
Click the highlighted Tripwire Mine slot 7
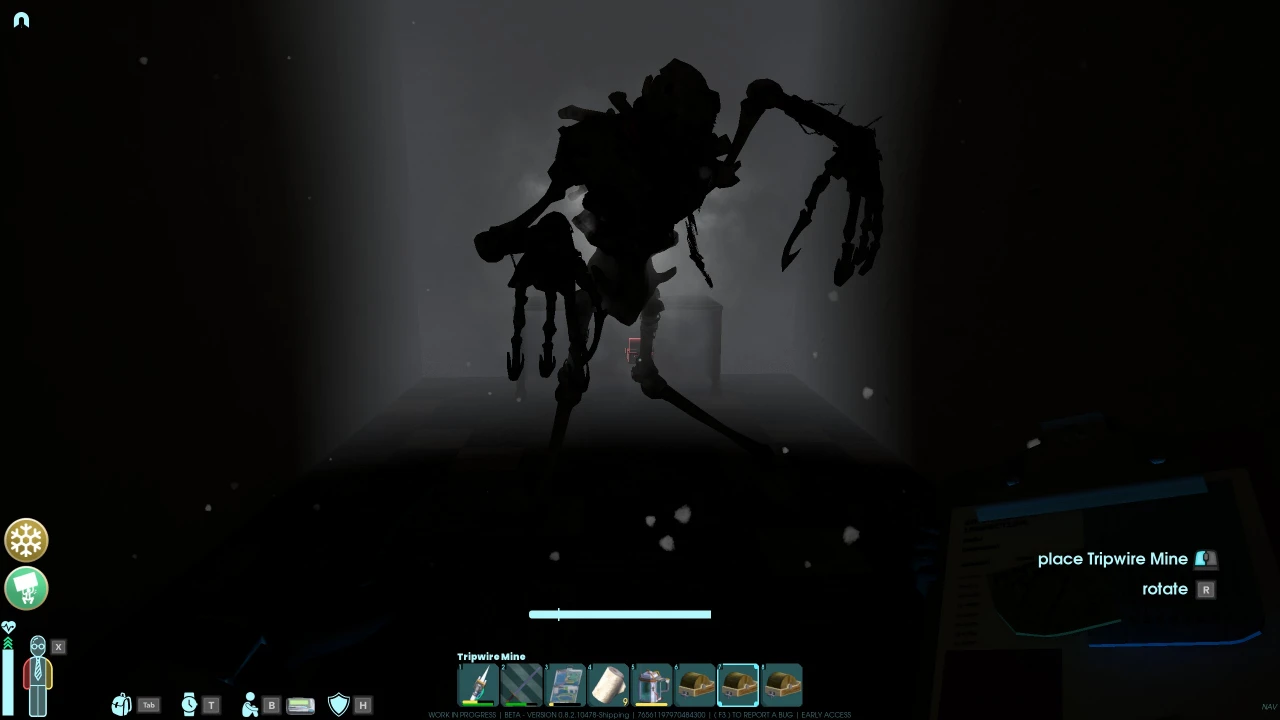(x=738, y=684)
